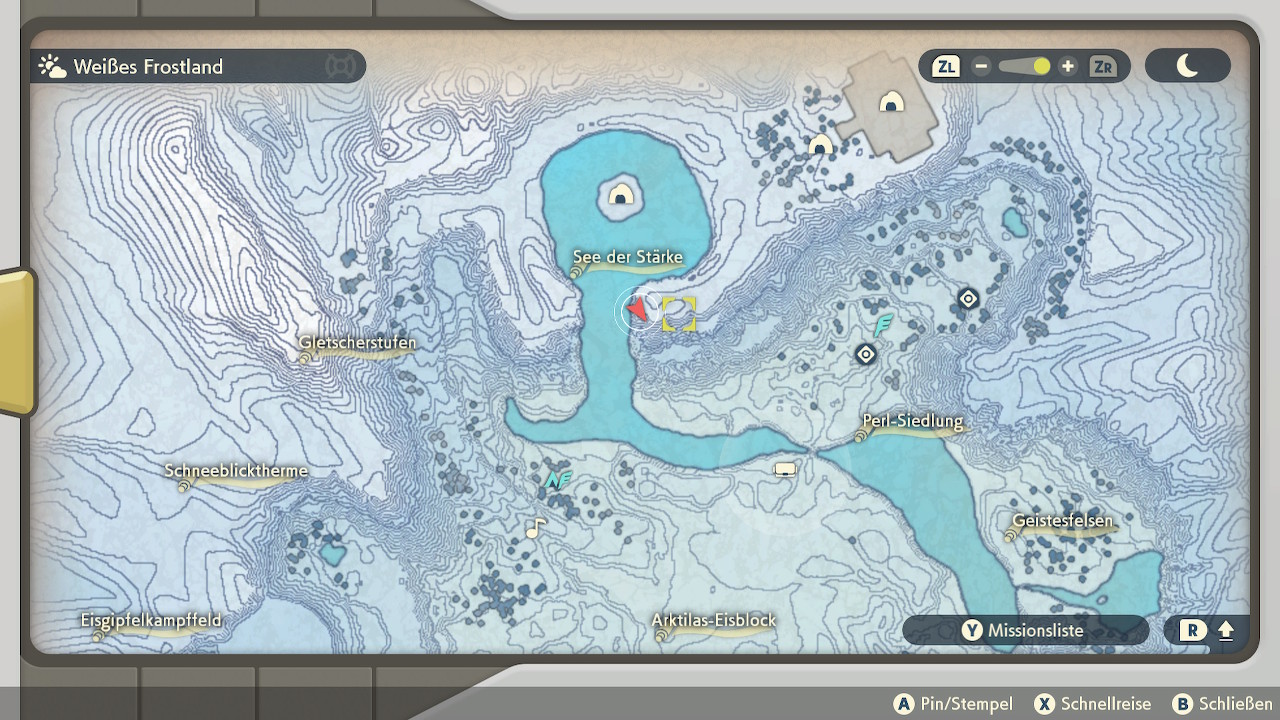1280x720 pixels.
Task: Choose the Schneeblicktherme location label
Action: click(x=236, y=472)
